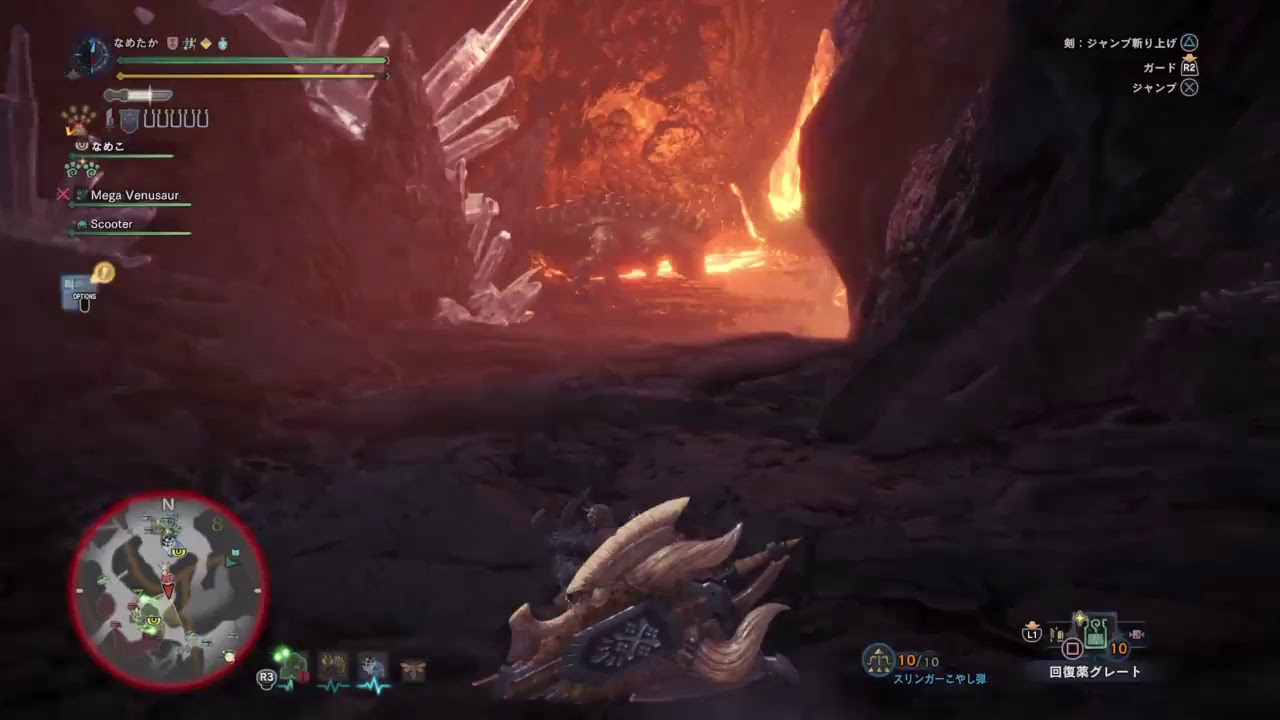The image size is (1280, 720).
Task: Click the firework-like gadget icon next to R3
Action: click(333, 663)
